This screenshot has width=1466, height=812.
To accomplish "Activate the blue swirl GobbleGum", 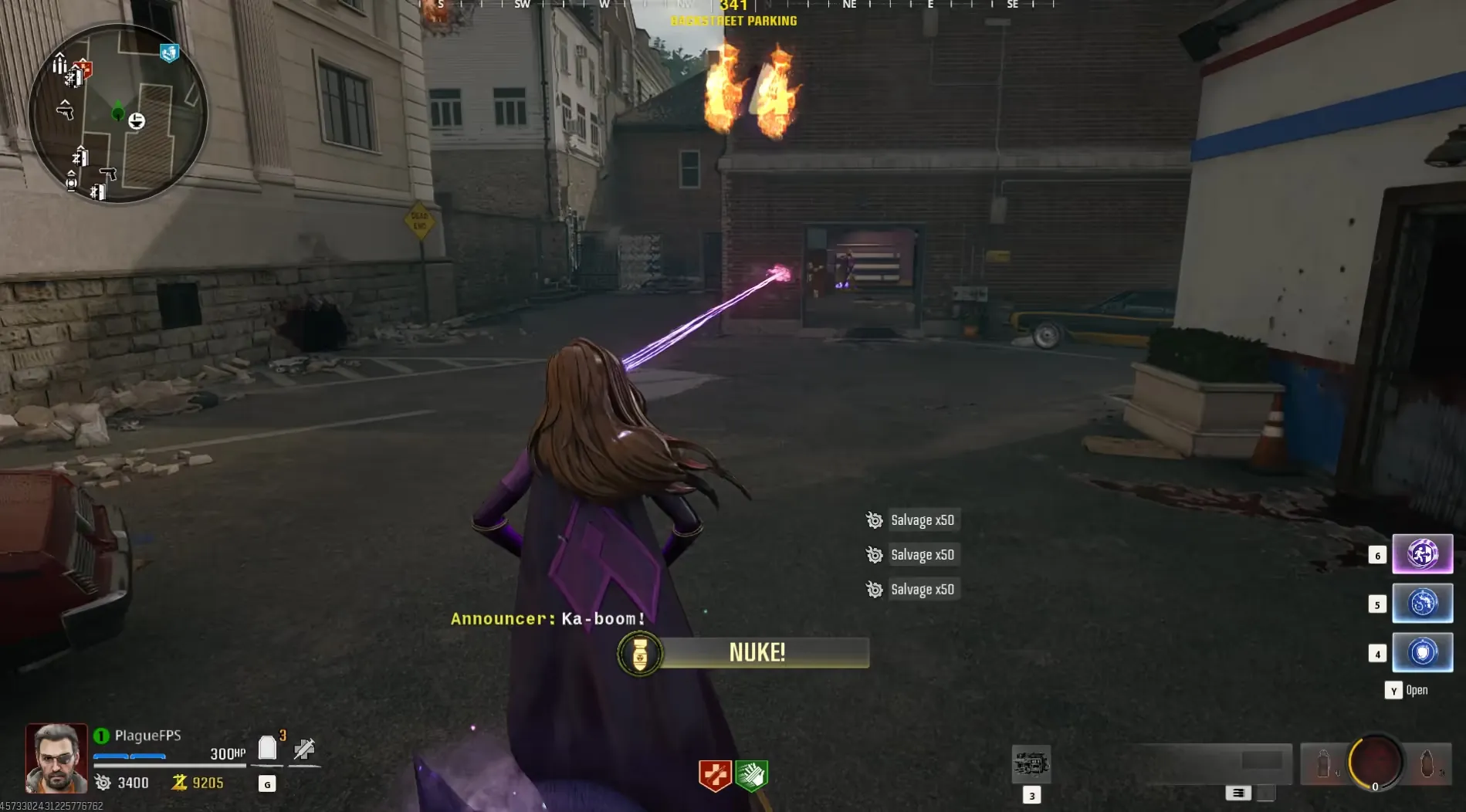I will click(x=1422, y=604).
